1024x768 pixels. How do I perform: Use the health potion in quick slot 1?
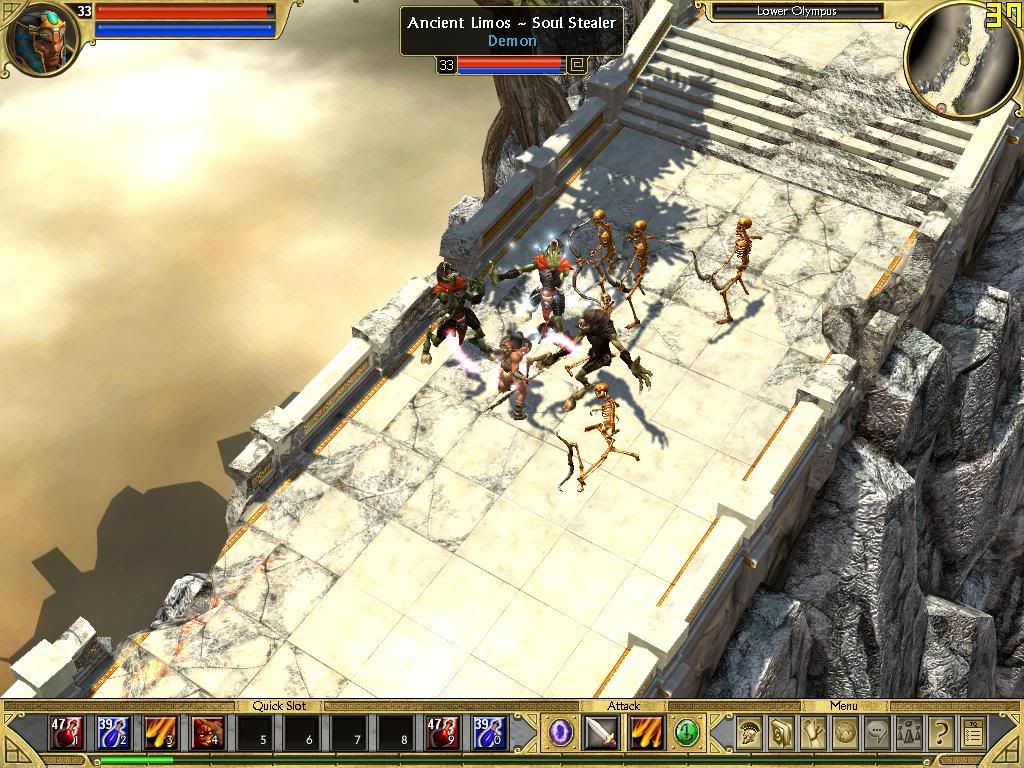pos(66,733)
